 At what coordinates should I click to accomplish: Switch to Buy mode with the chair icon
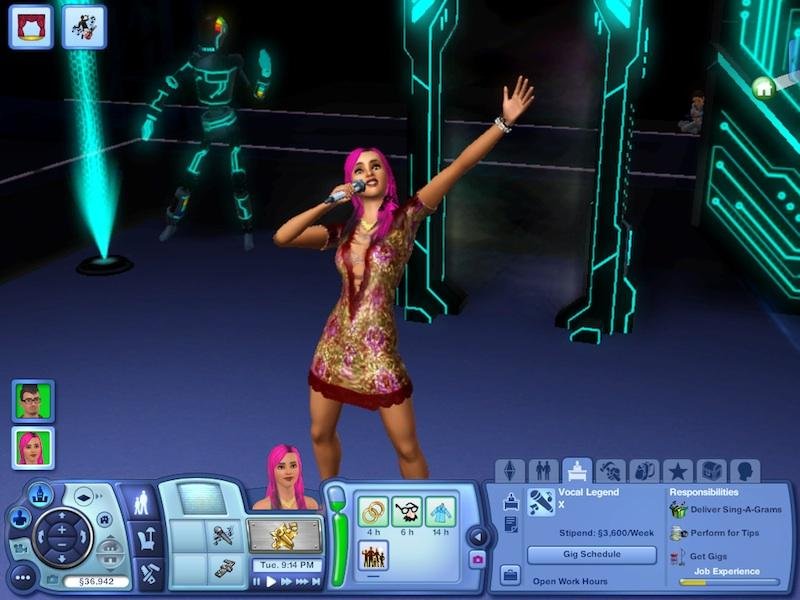click(148, 541)
